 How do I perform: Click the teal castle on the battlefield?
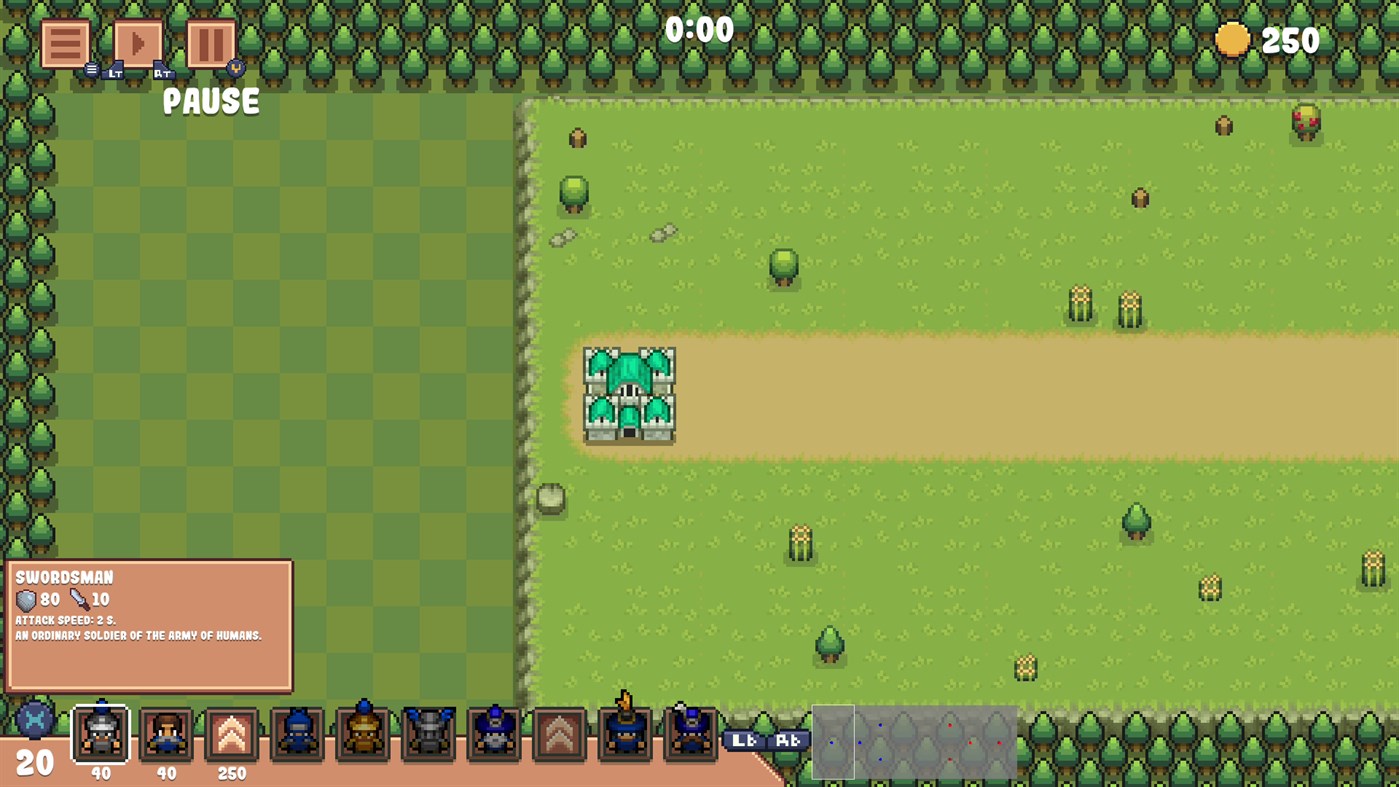tap(627, 394)
